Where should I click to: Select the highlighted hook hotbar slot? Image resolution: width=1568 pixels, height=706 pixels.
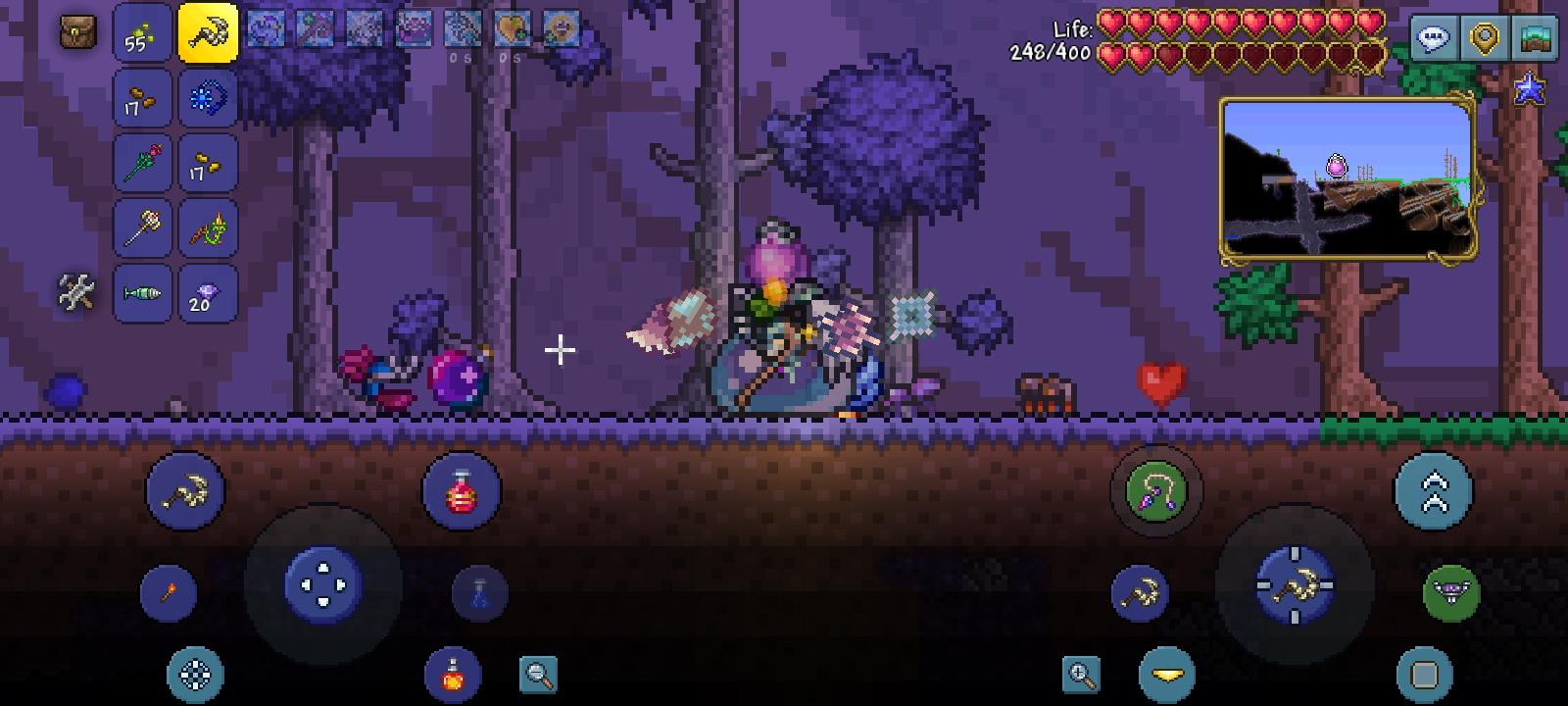click(205, 32)
